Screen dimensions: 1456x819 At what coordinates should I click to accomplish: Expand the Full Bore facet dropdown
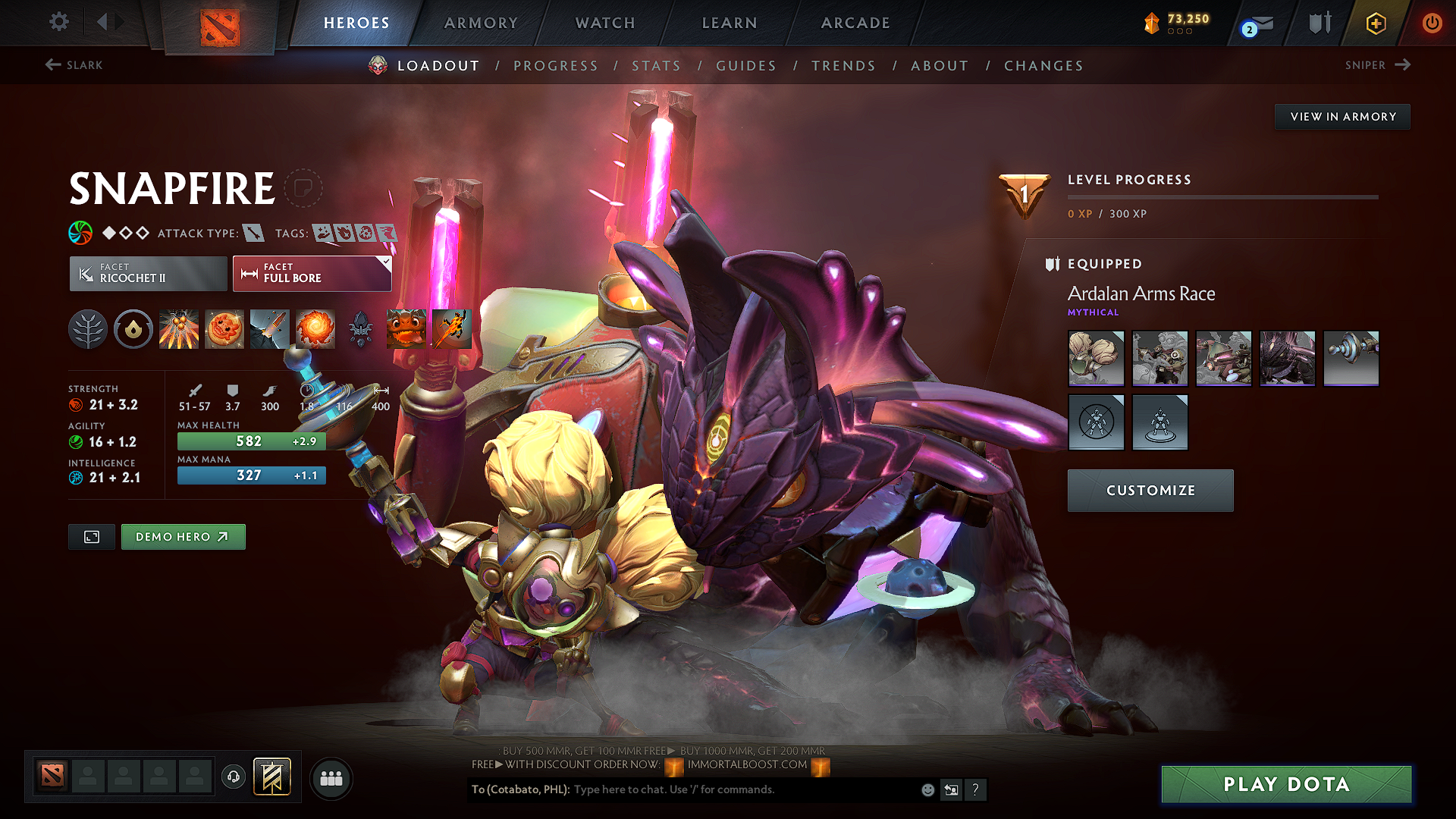pos(386,264)
